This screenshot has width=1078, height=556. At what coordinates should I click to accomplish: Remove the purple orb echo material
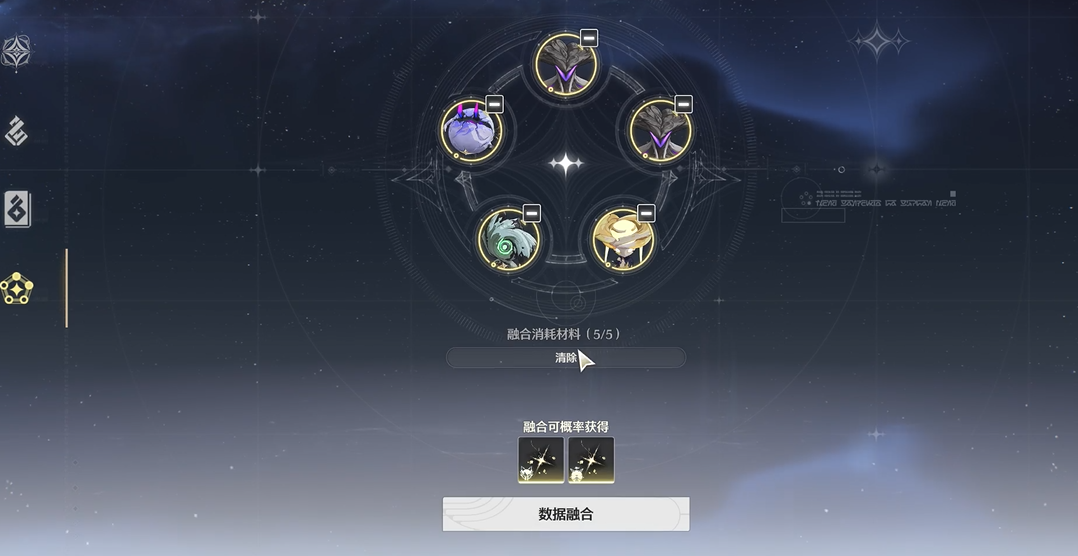click(x=494, y=104)
